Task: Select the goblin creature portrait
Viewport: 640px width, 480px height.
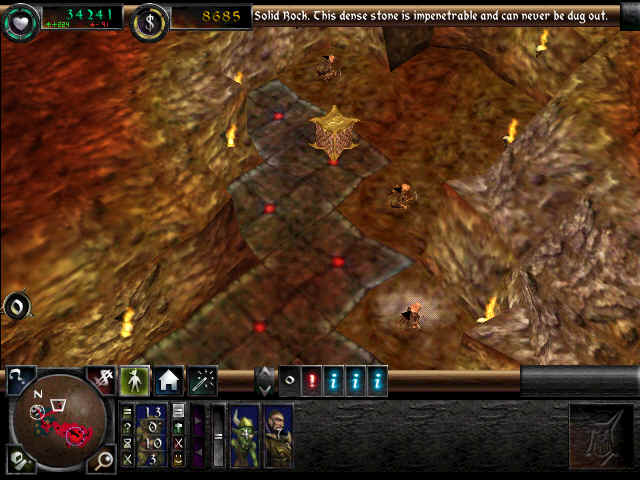Action: [245, 436]
